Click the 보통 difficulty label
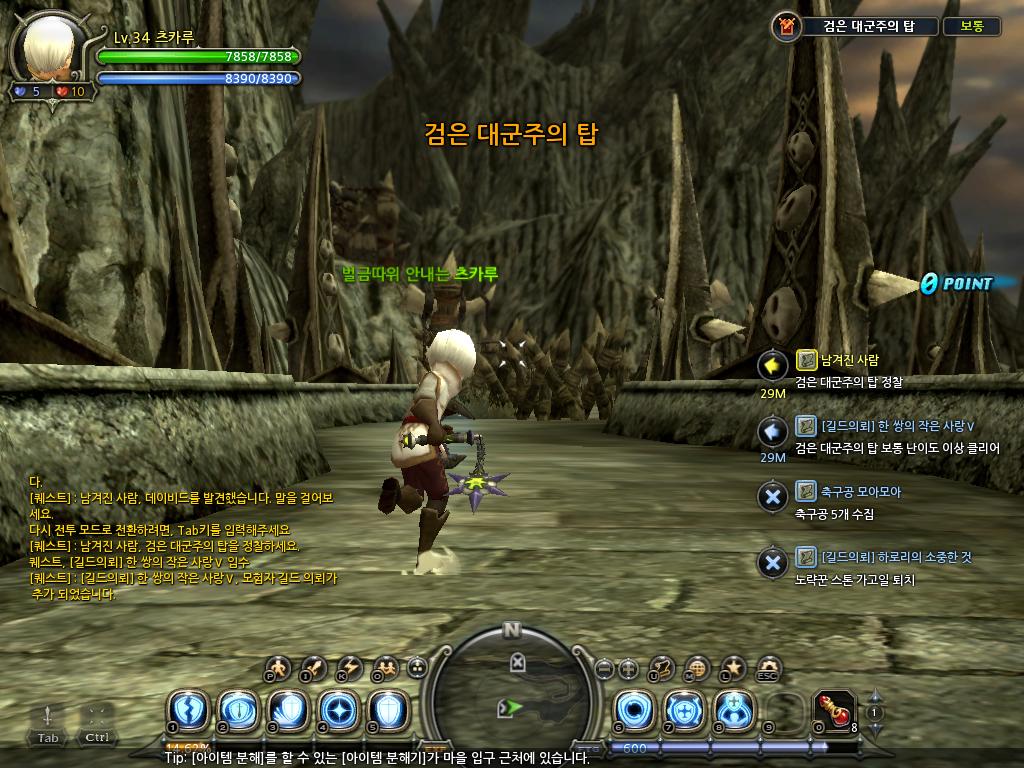This screenshot has width=1024, height=768. click(x=971, y=27)
